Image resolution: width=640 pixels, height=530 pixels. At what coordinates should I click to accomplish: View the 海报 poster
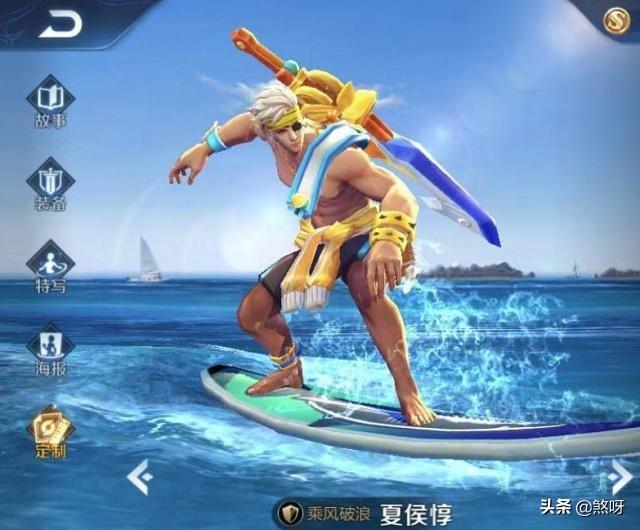pyautogui.click(x=50, y=348)
